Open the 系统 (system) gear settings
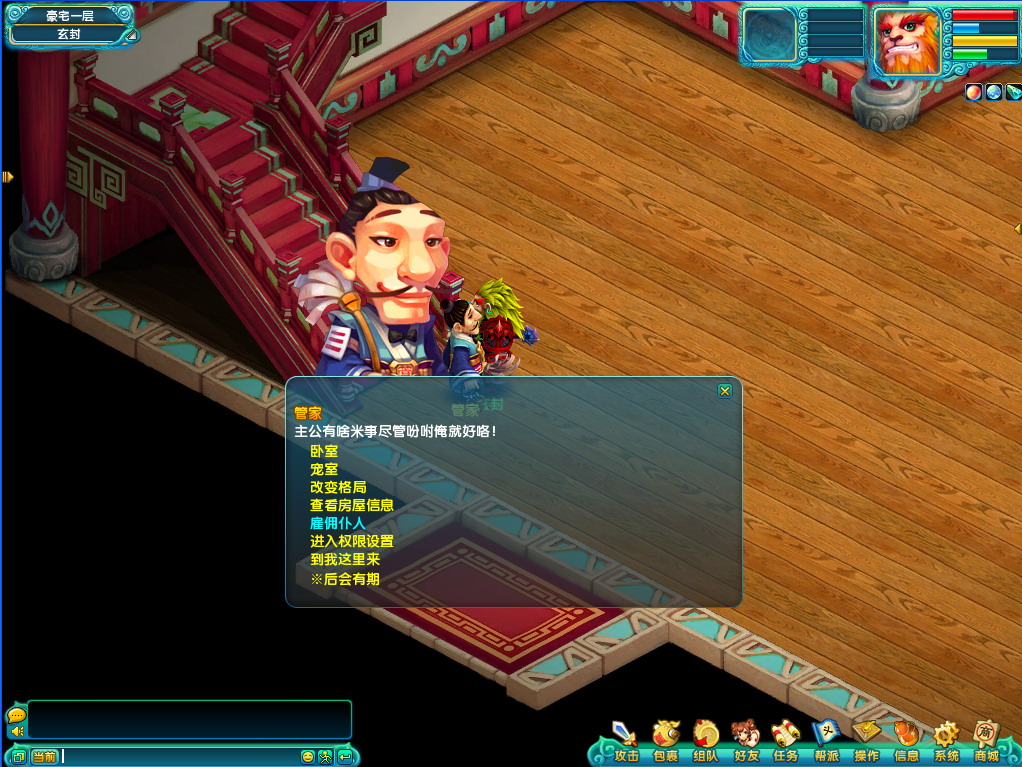The width and height of the screenshot is (1022, 767). (x=946, y=739)
